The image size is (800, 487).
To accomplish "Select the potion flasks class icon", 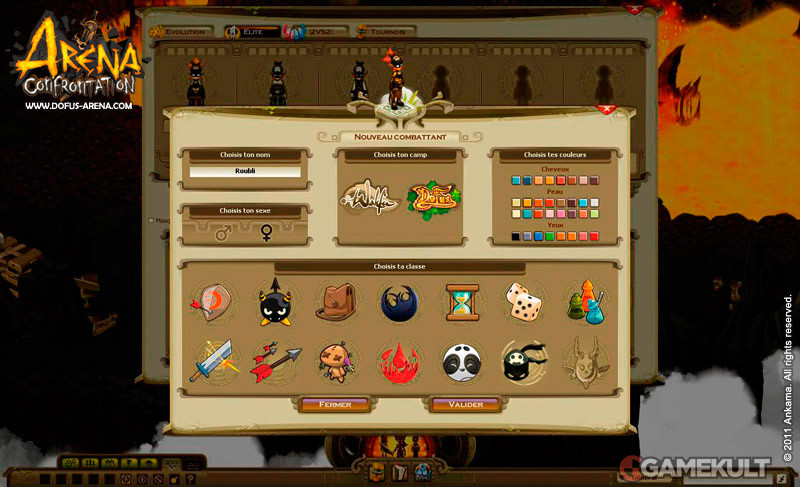I will click(x=586, y=301).
